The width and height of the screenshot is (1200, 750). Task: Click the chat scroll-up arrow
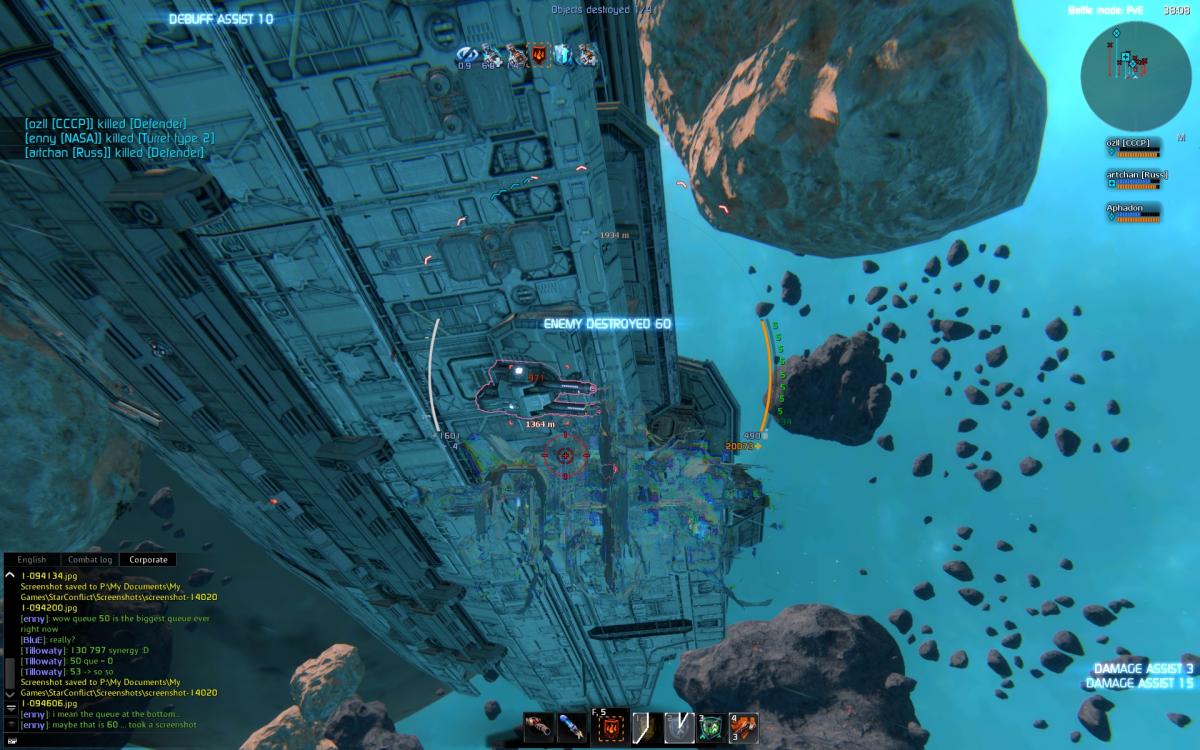[x=10, y=576]
